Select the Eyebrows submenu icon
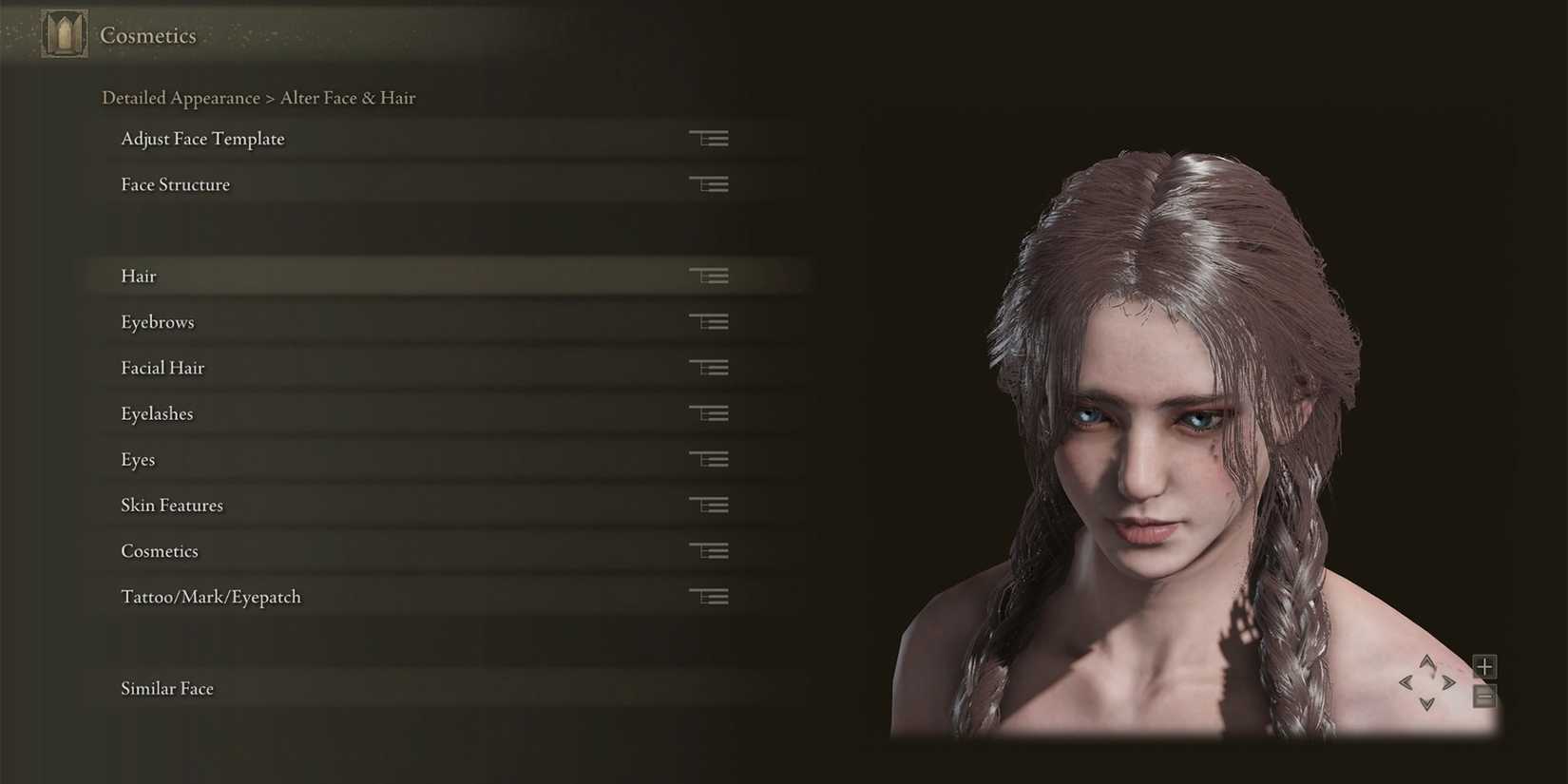The height and width of the screenshot is (784, 1568). (709, 321)
